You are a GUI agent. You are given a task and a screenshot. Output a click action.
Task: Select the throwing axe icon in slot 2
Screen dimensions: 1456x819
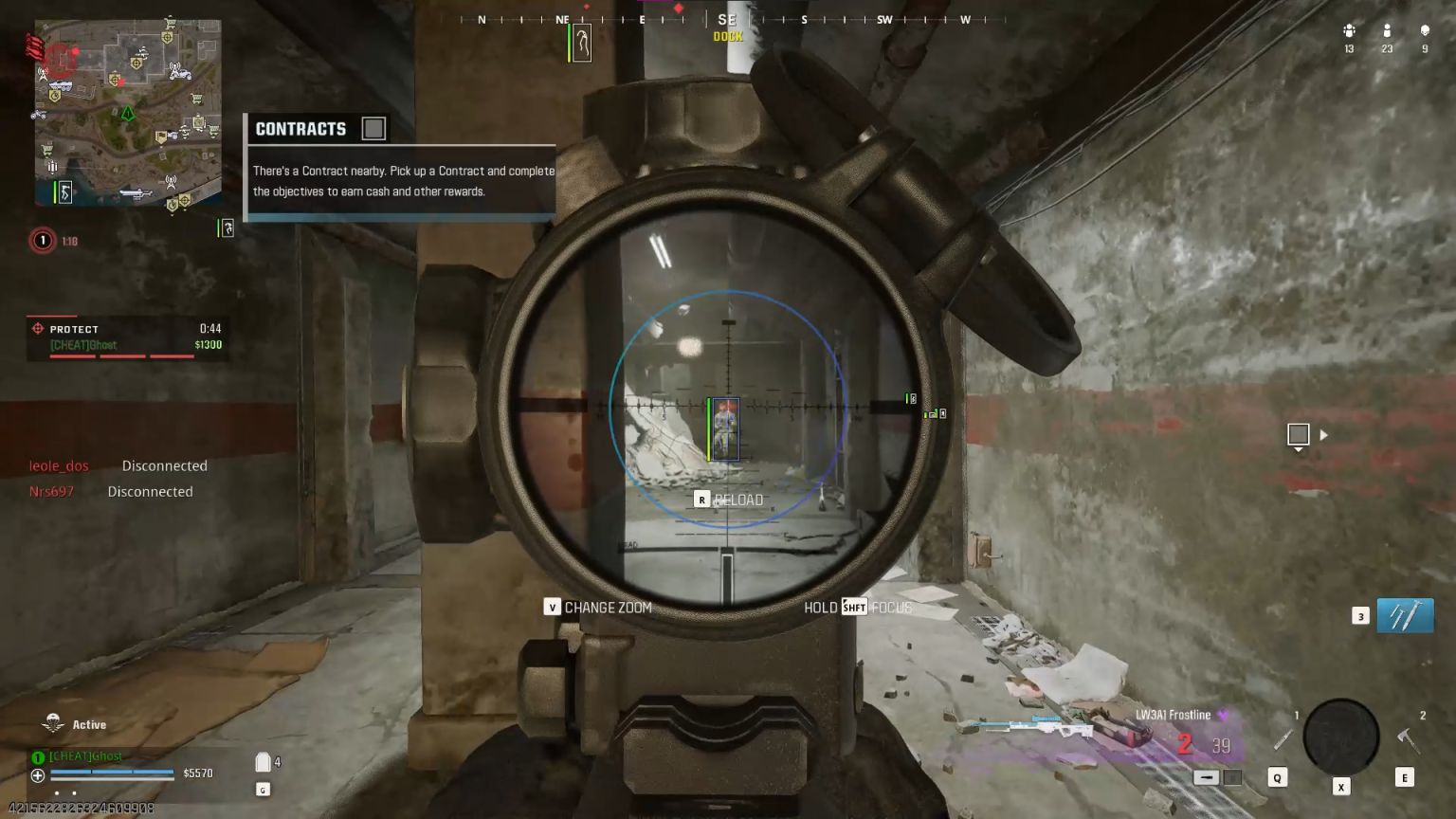(1410, 739)
